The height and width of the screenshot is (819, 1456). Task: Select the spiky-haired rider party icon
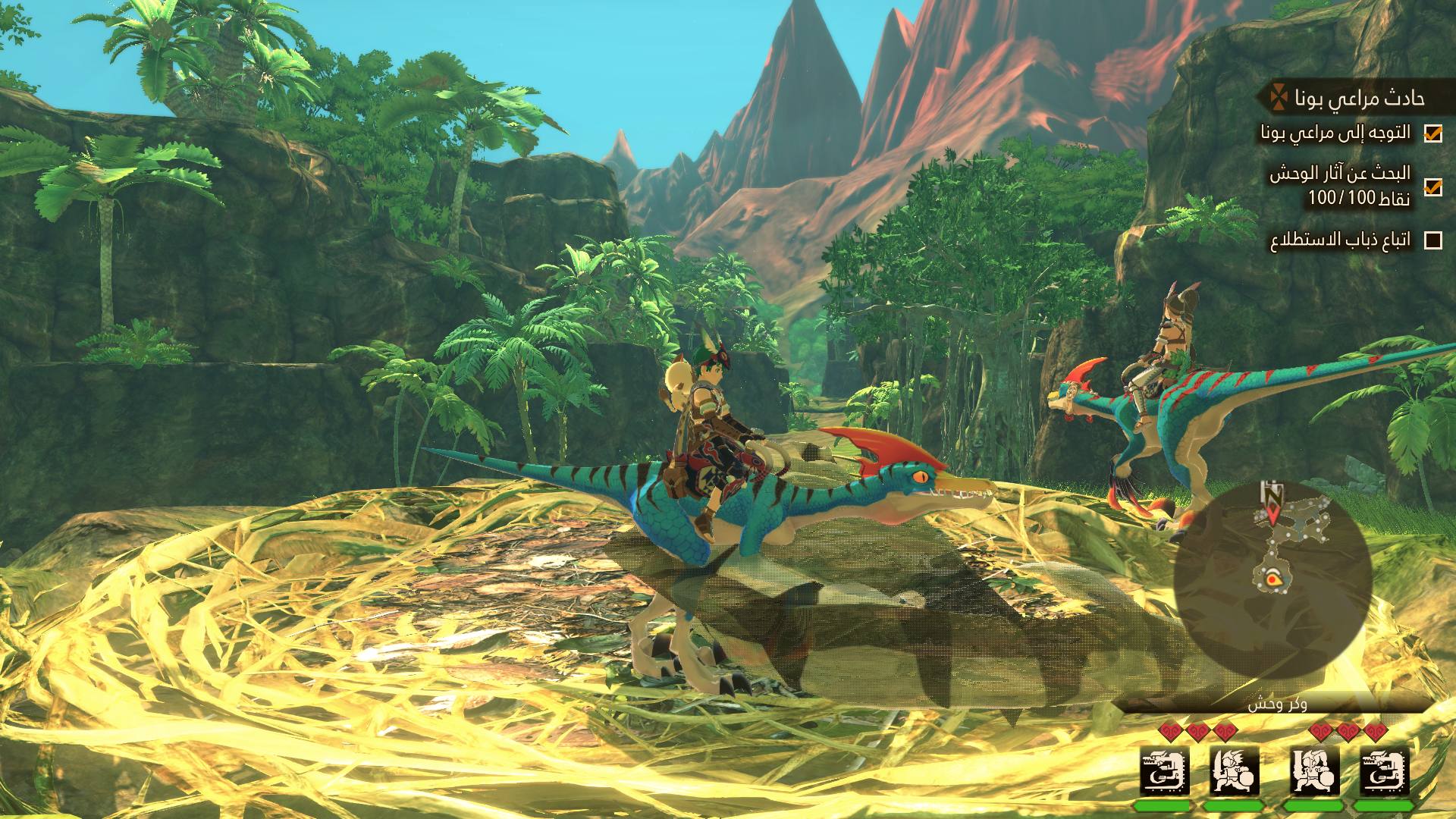[x=1235, y=770]
